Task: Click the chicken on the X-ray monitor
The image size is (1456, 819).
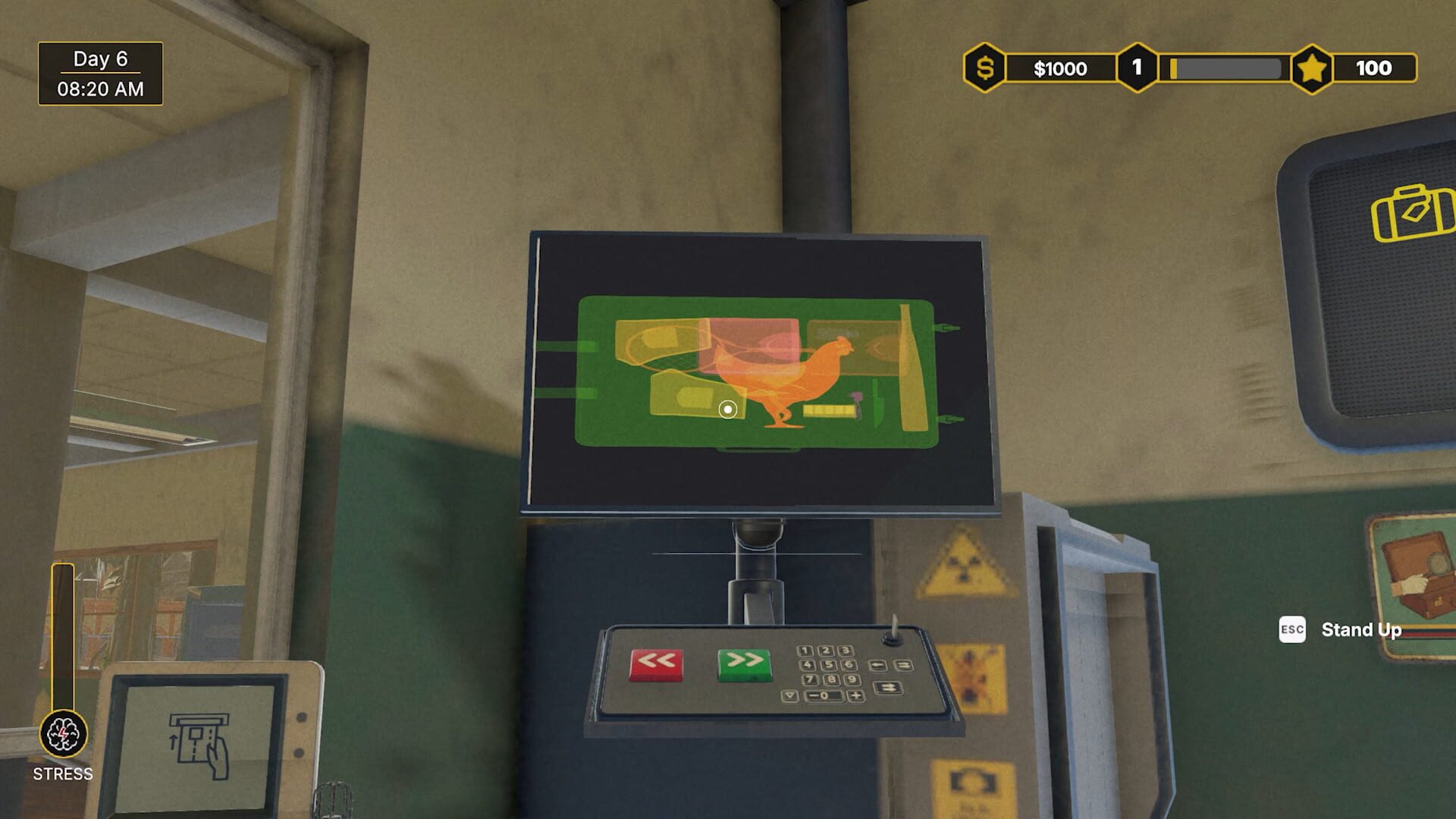Action: (x=789, y=372)
